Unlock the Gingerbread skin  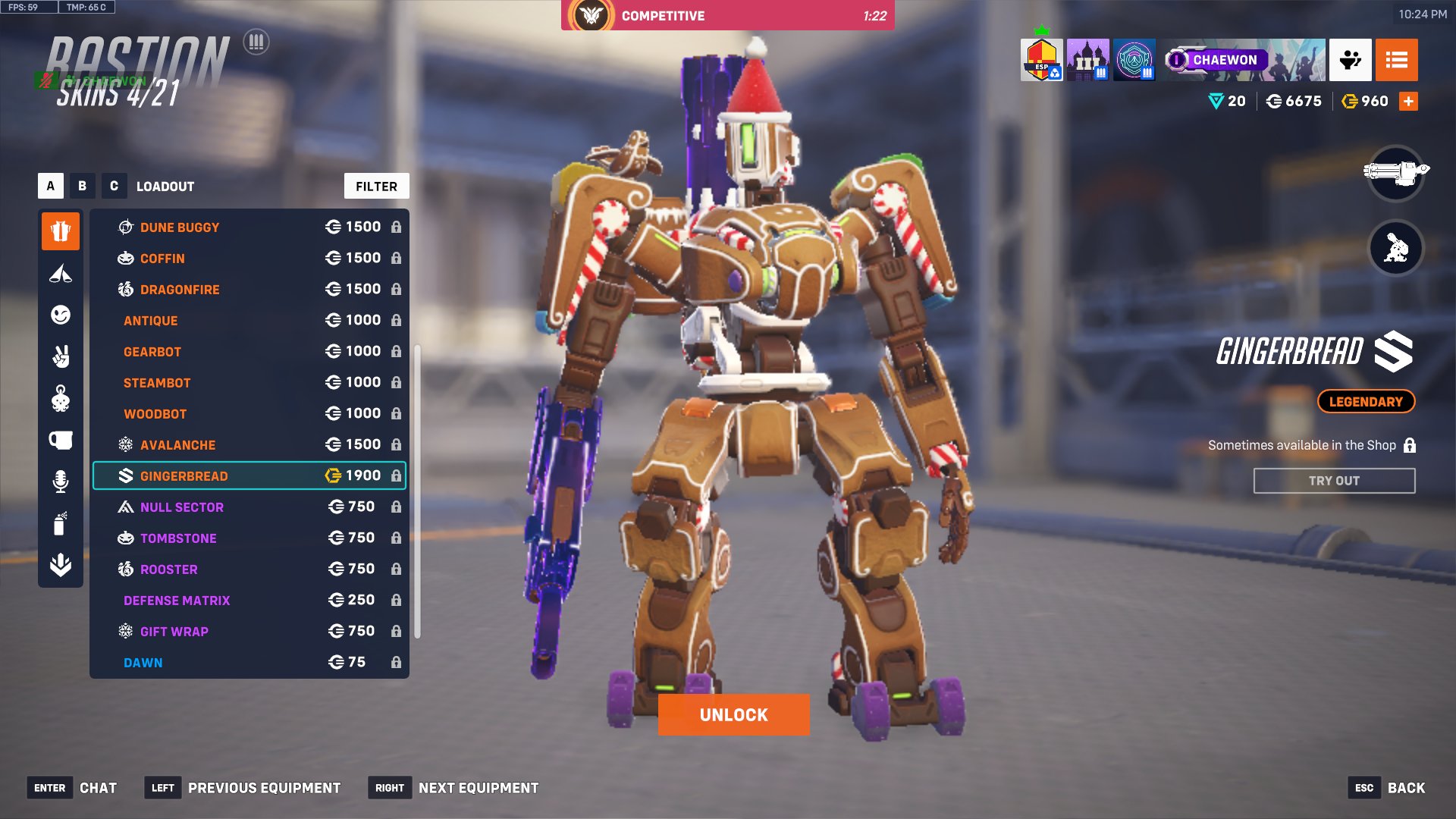(x=733, y=714)
